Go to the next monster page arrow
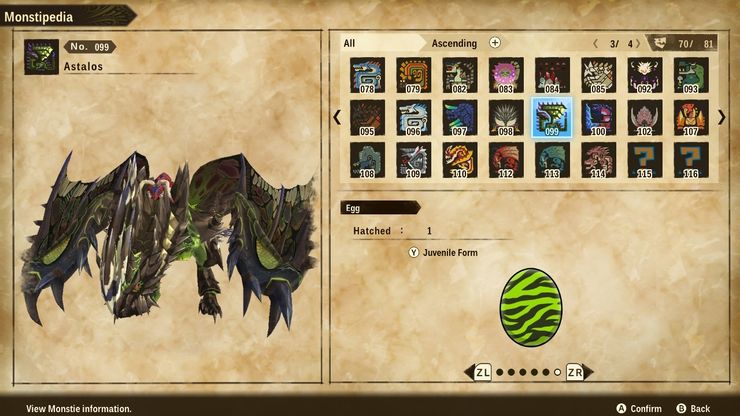Viewport: 740px width, 416px height. [x=721, y=117]
